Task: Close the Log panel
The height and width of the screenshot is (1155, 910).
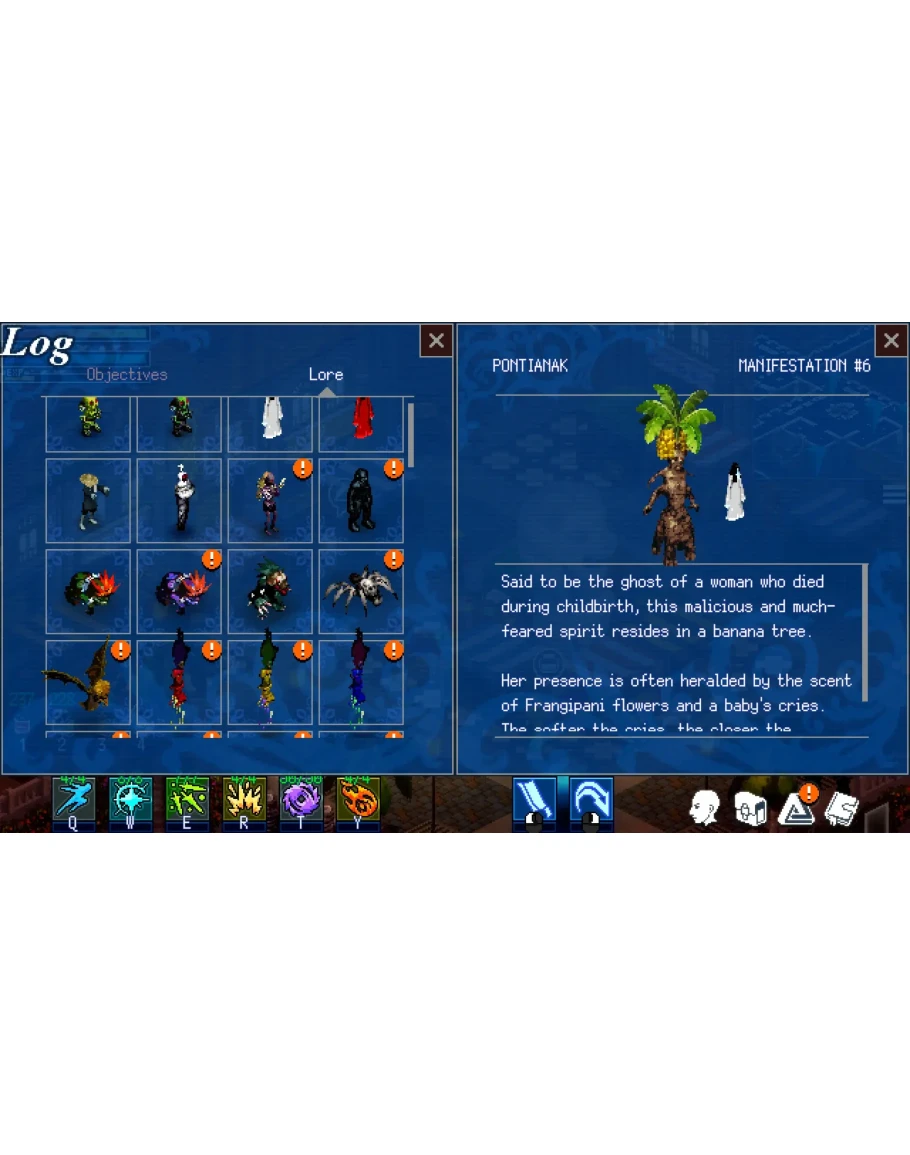Action: [436, 341]
